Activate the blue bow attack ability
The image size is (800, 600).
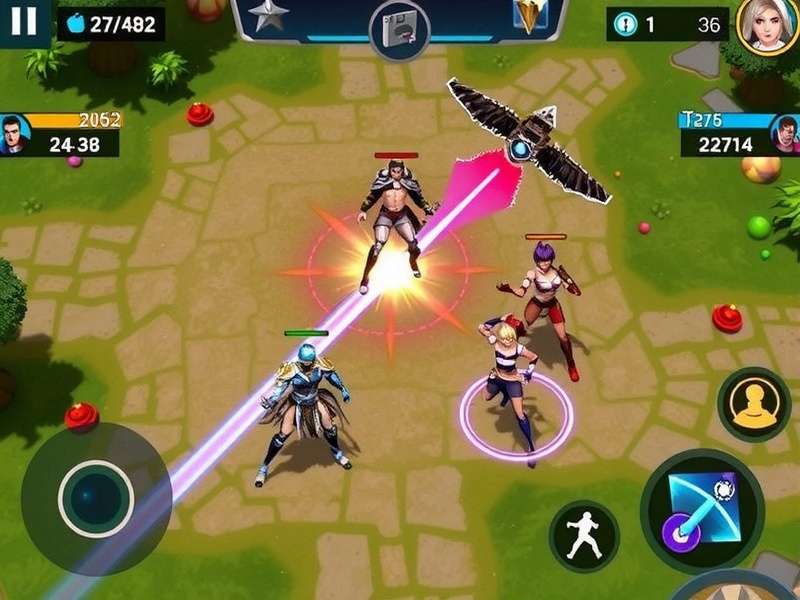702,509
